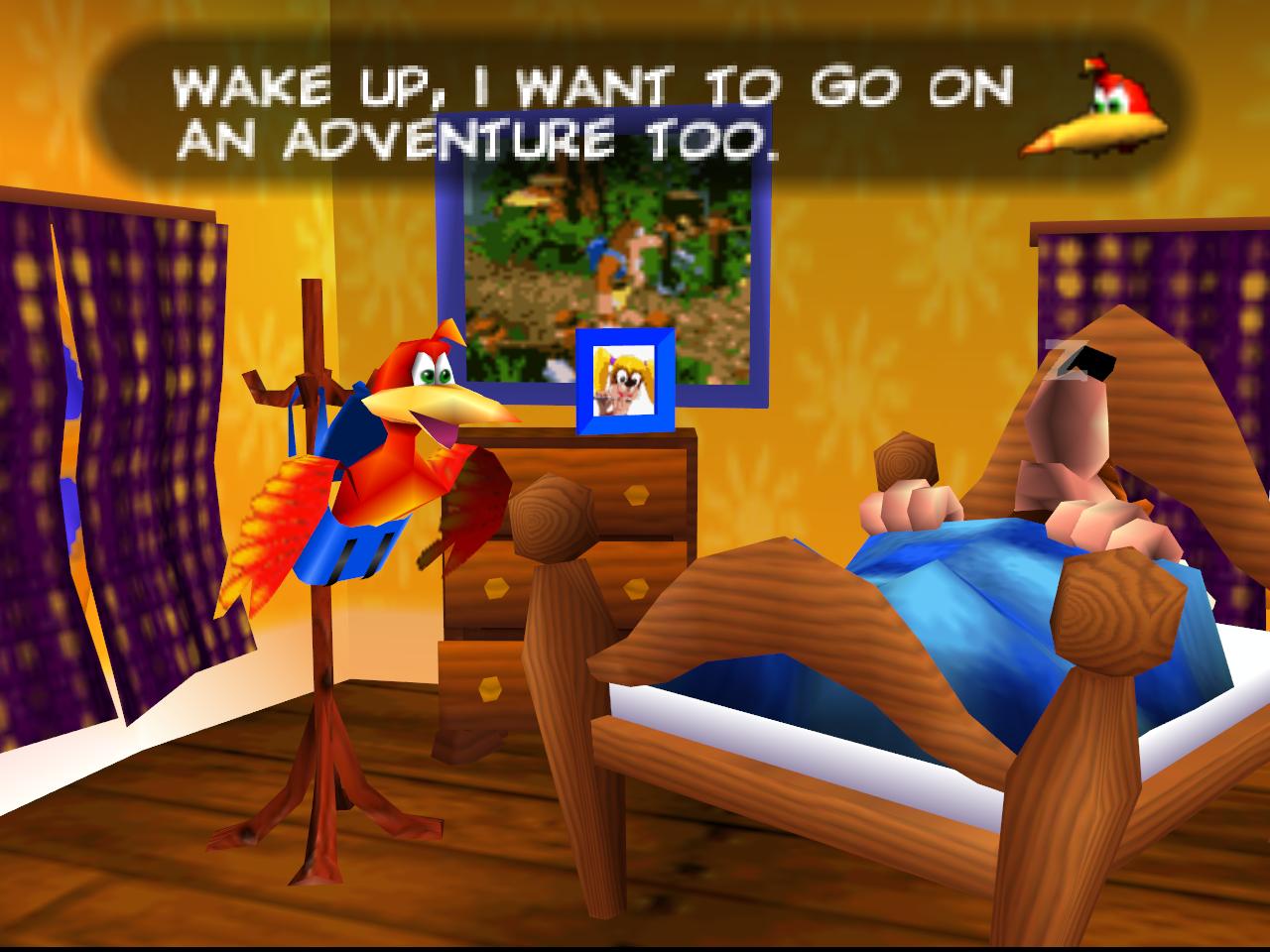Image resolution: width=1270 pixels, height=952 pixels.
Task: Select Kazooie's red beak
Action: pos(442,407)
